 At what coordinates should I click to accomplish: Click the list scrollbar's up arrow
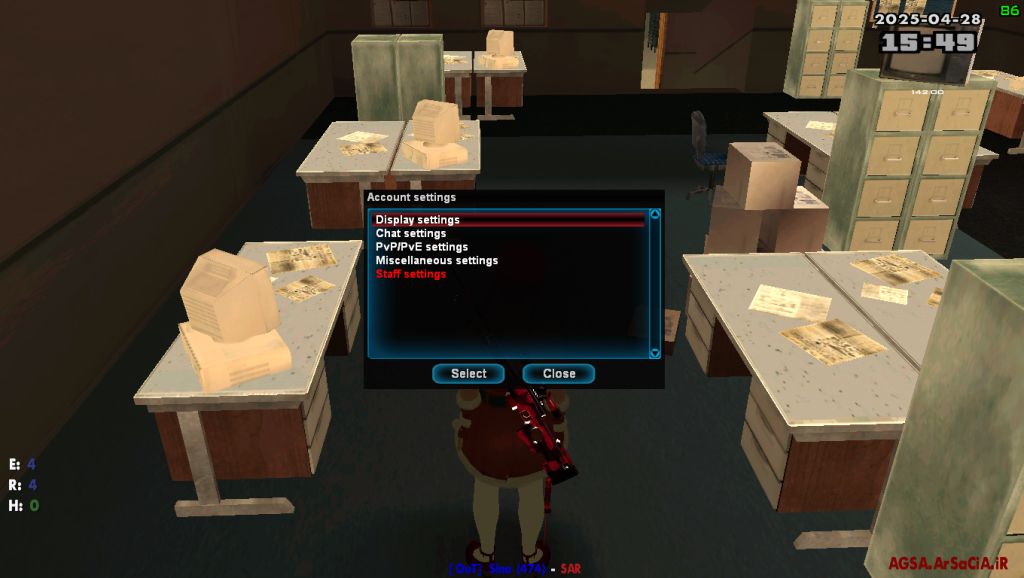coord(655,214)
